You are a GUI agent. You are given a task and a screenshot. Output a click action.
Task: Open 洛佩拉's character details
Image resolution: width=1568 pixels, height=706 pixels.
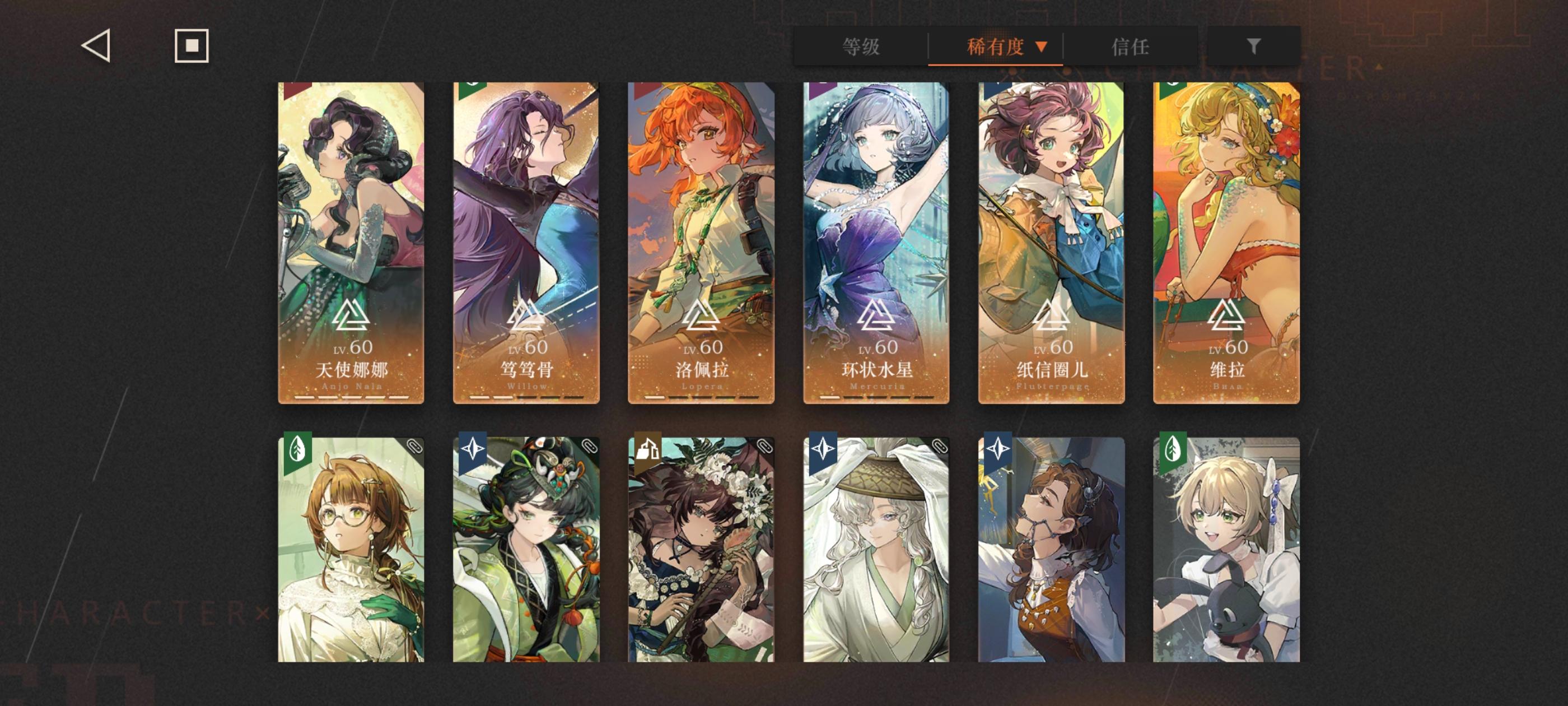point(701,244)
